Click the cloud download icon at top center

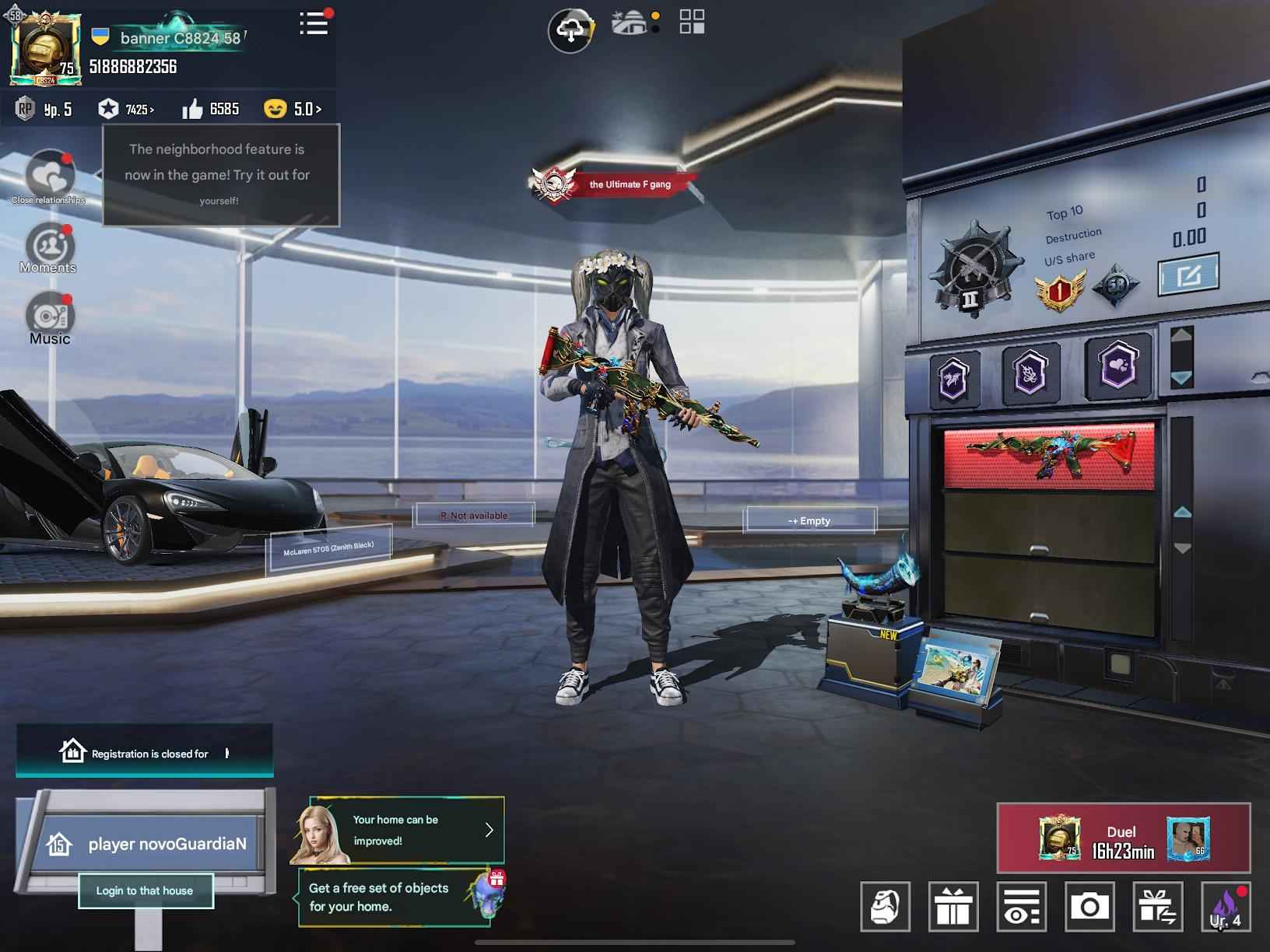coord(570,26)
